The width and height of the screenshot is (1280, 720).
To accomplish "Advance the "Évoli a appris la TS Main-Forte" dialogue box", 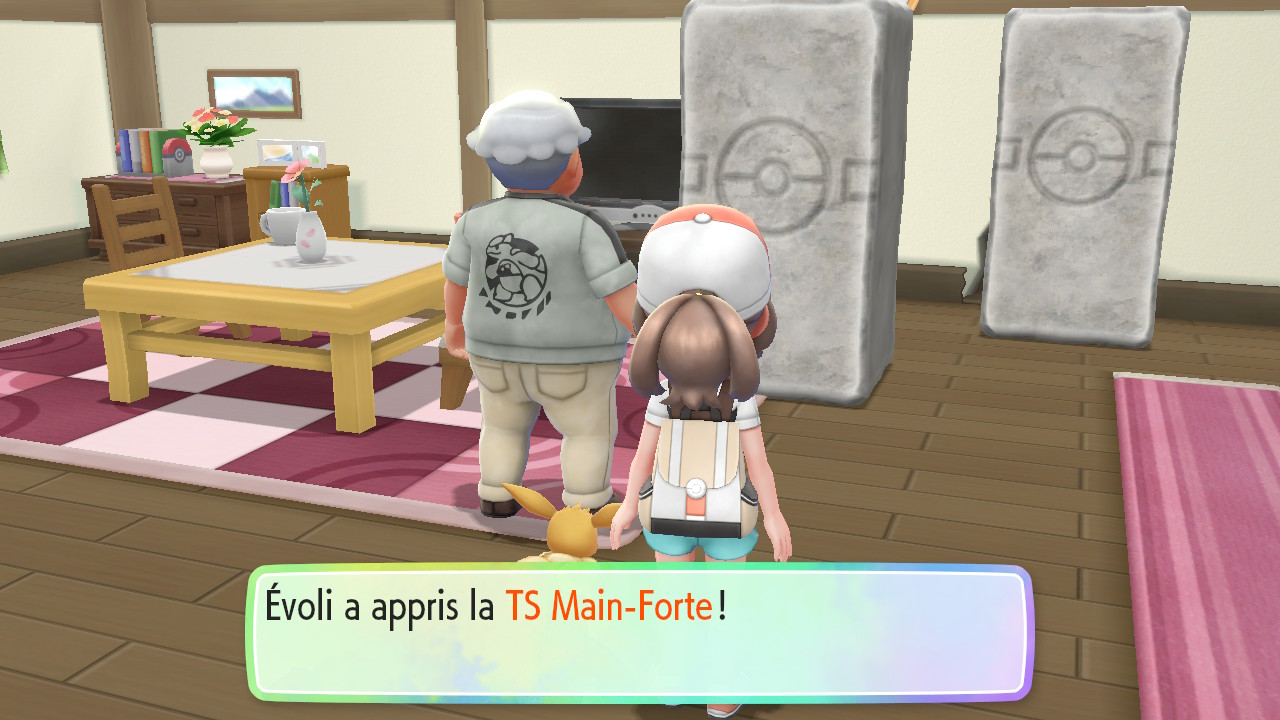I will pos(639,632).
